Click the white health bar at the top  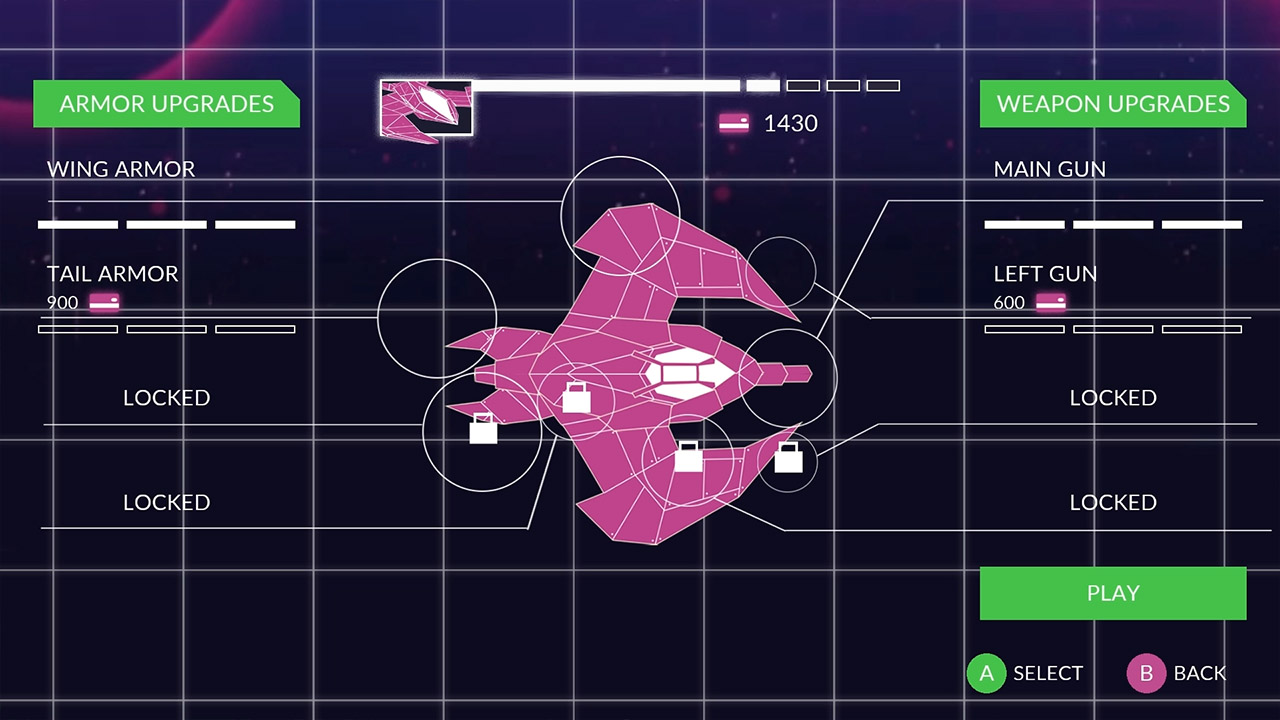(600, 85)
